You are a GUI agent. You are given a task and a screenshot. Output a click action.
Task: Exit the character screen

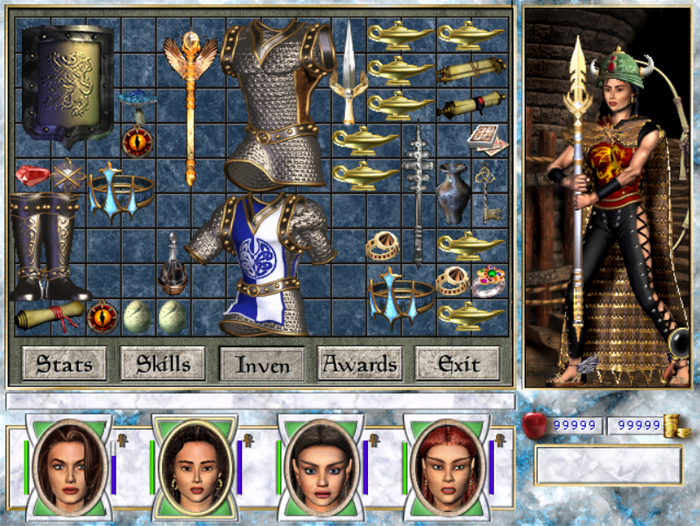(458, 364)
